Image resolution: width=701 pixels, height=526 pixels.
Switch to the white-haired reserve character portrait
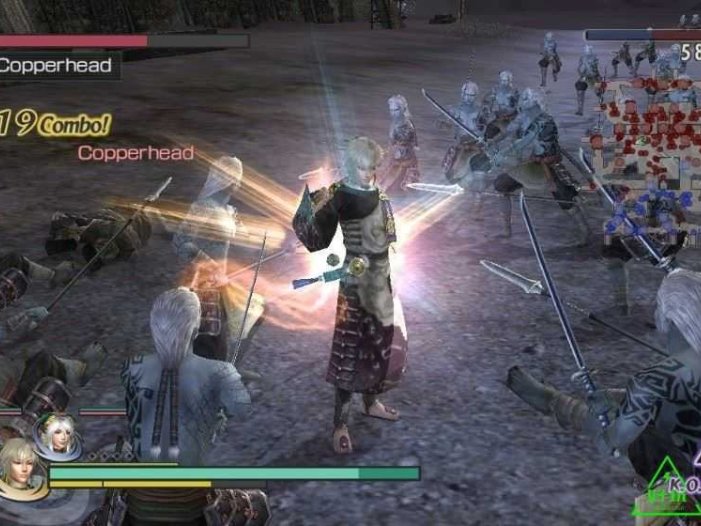point(57,432)
